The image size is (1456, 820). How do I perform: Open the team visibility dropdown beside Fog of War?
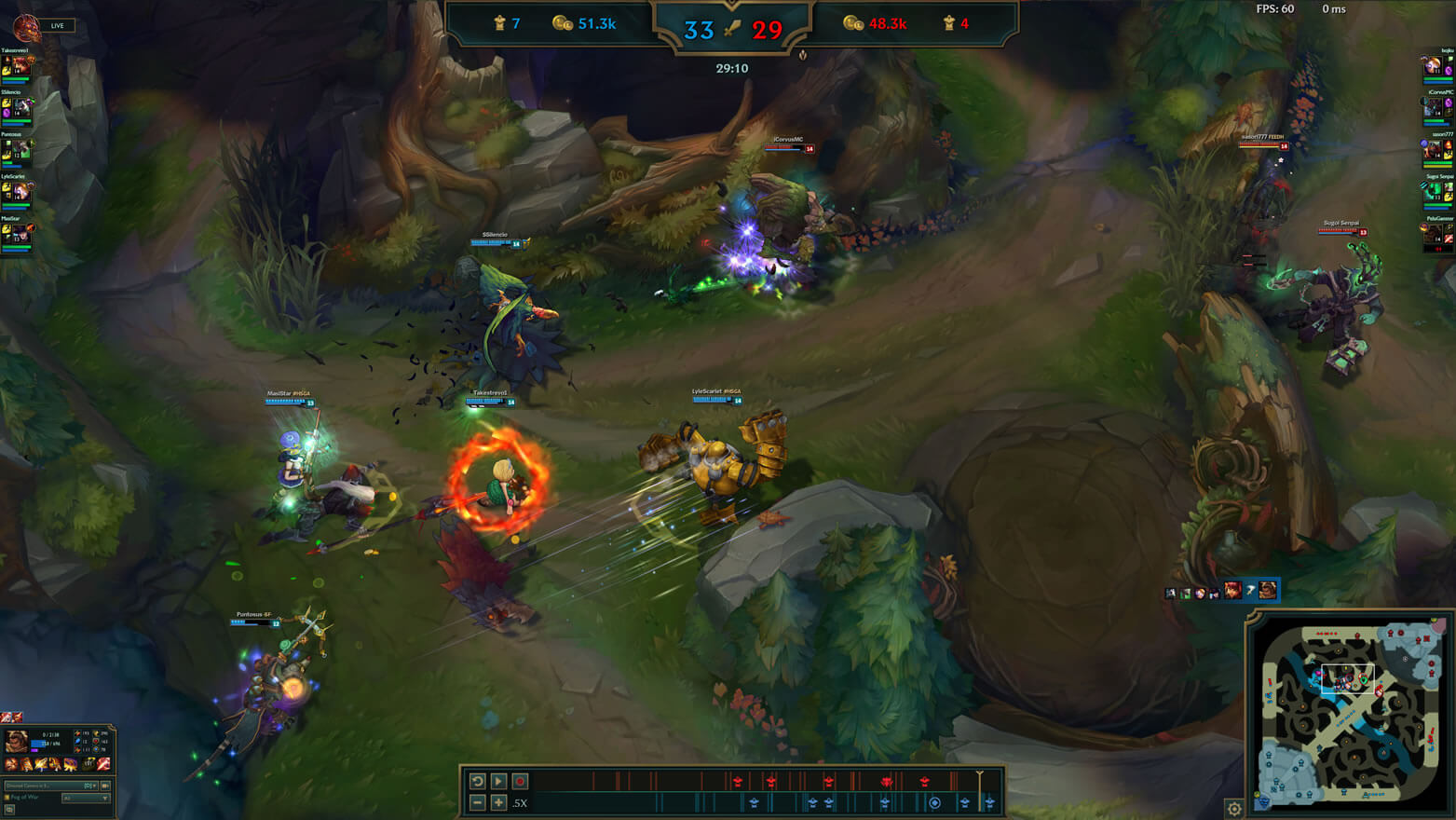click(x=85, y=798)
